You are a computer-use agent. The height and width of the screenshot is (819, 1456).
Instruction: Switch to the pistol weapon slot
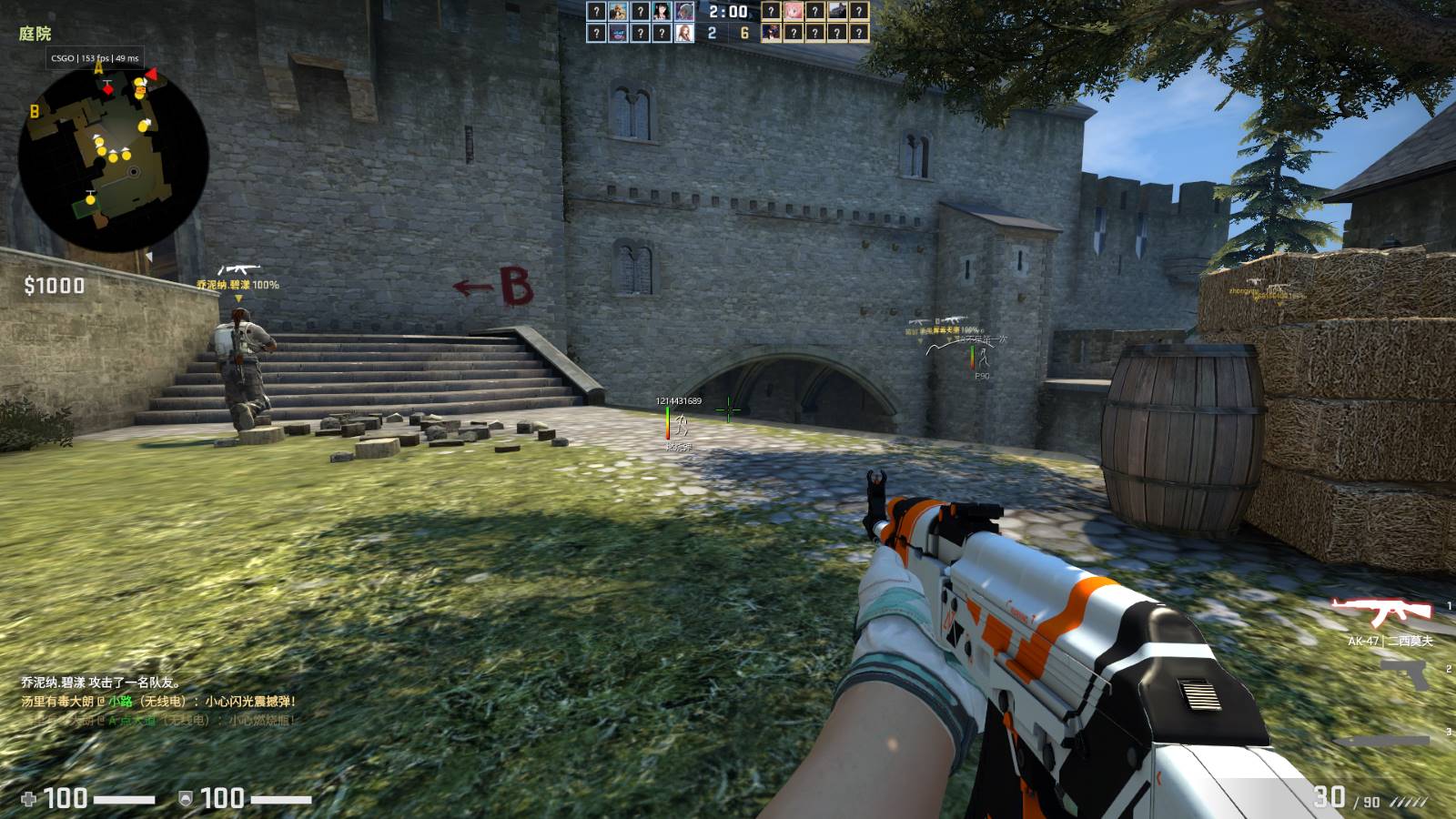point(1406,674)
